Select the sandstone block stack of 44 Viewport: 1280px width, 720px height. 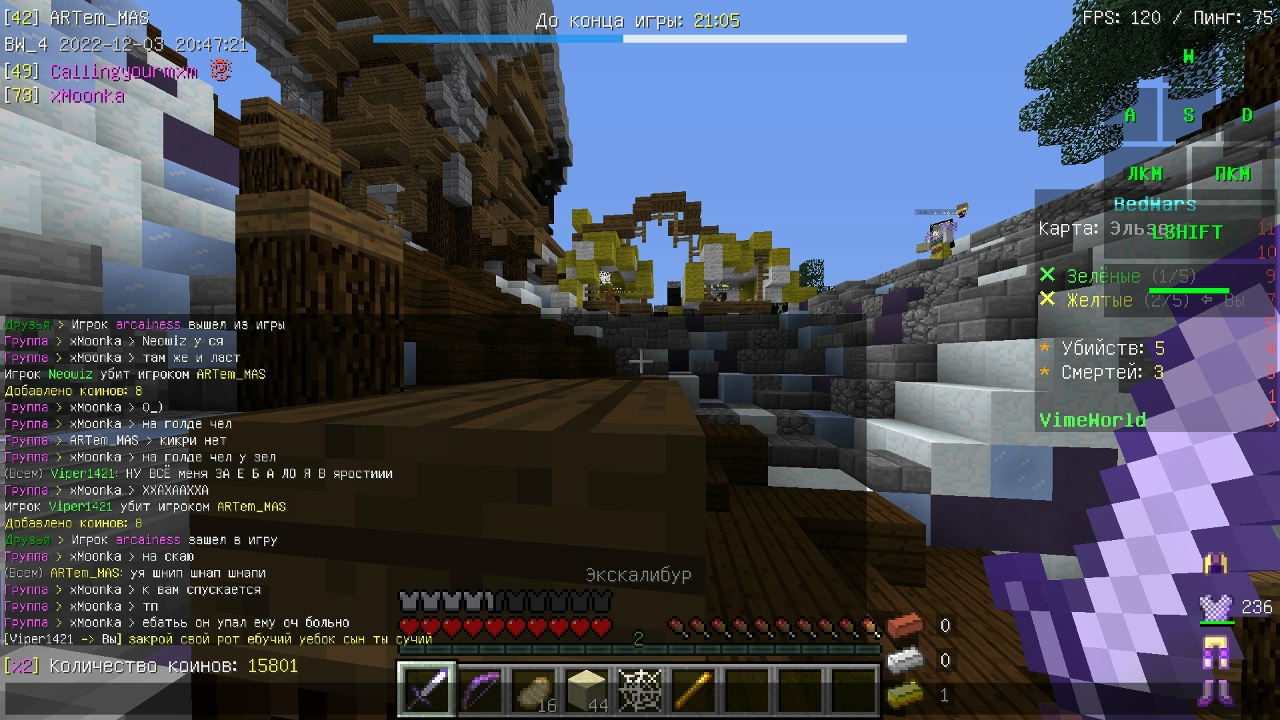point(588,690)
